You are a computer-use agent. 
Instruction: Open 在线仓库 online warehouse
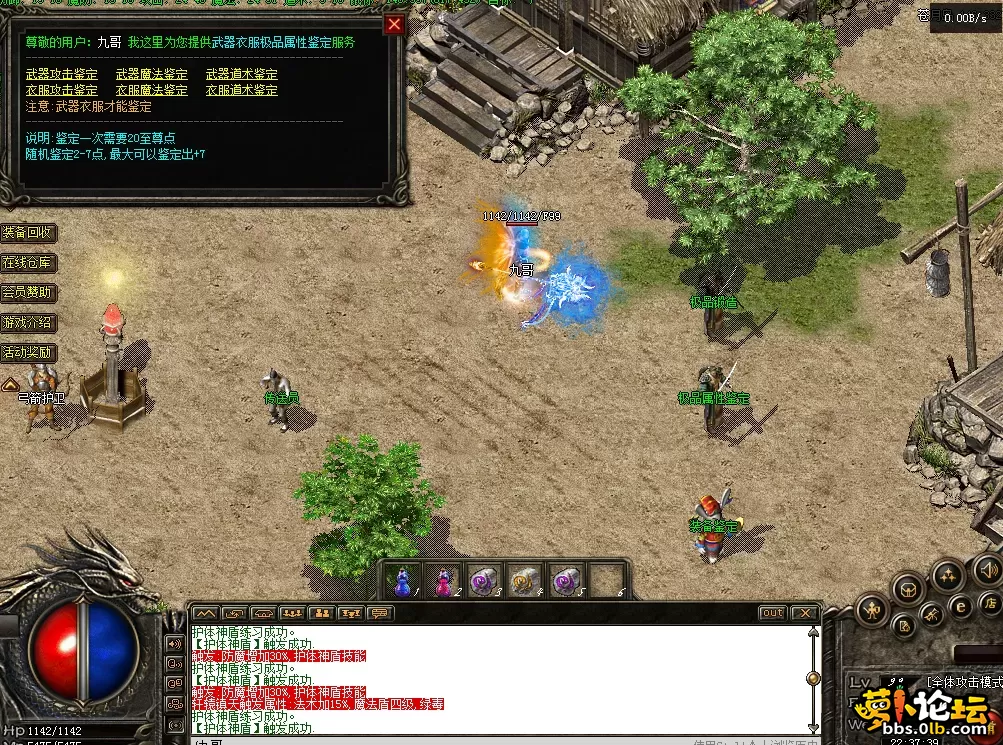pyautogui.click(x=28, y=263)
